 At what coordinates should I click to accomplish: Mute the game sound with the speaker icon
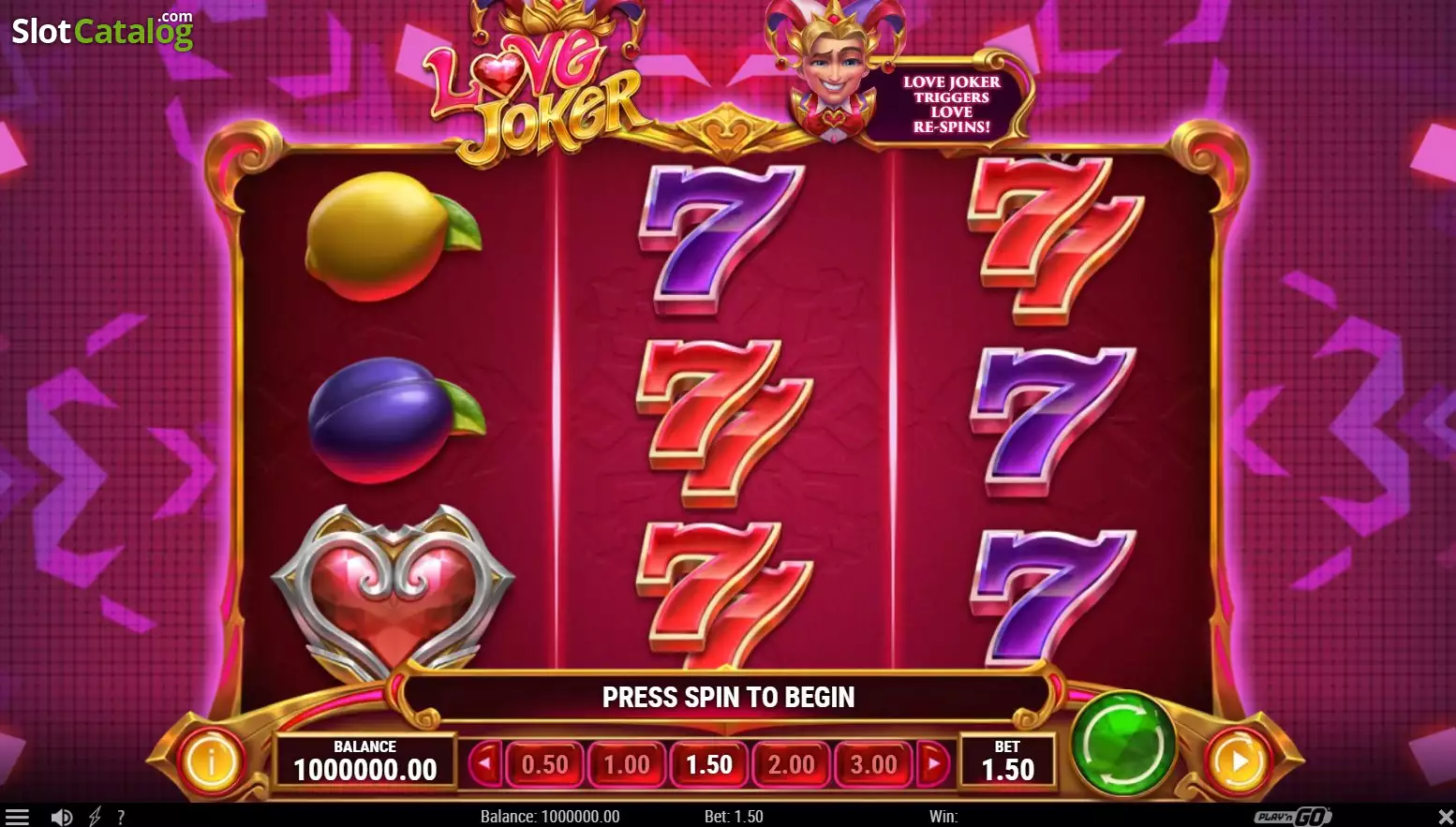coord(60,816)
